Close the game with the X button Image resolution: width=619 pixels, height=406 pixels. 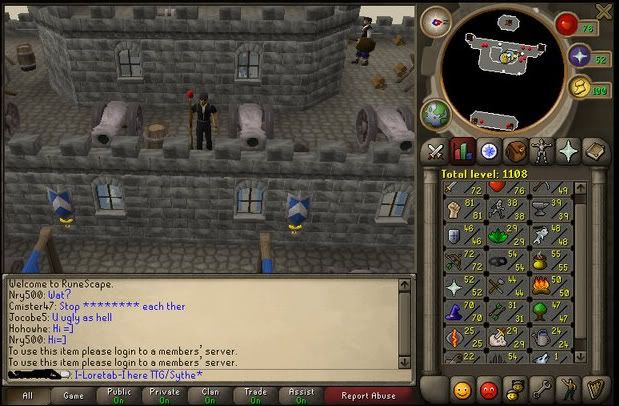point(603,11)
